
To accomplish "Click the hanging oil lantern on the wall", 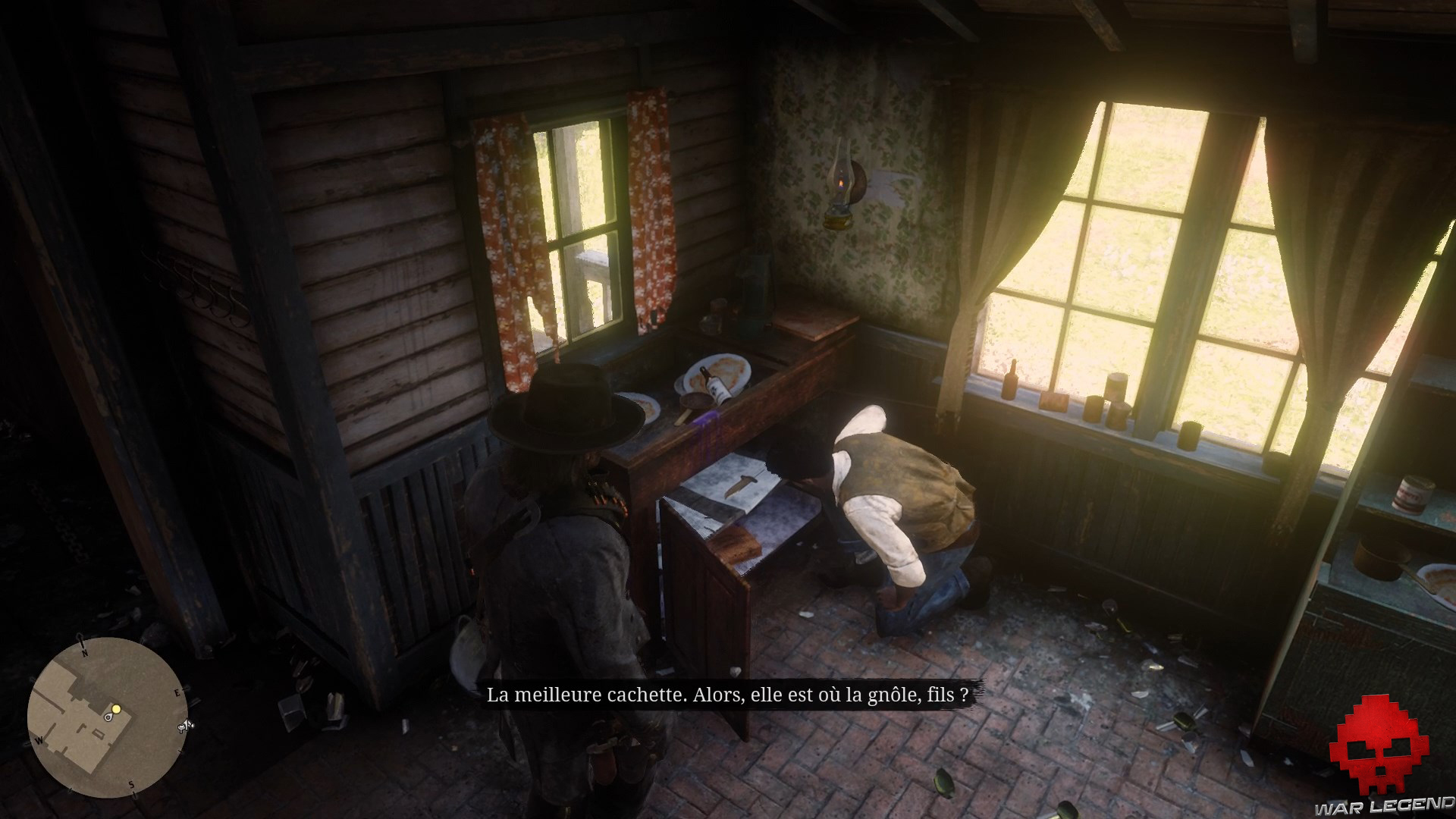I will tap(840, 188).
